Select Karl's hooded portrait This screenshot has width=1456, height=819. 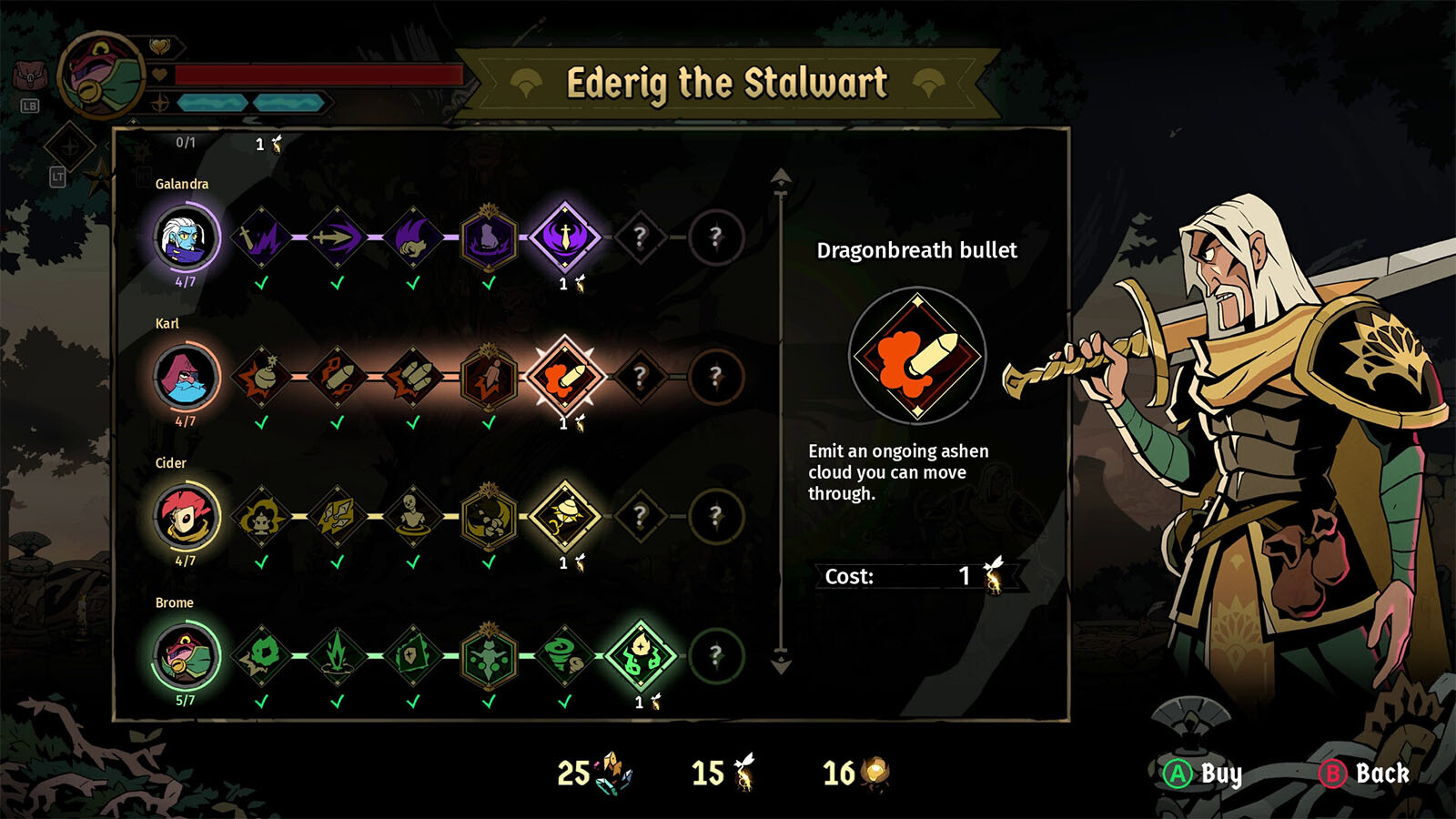[186, 376]
